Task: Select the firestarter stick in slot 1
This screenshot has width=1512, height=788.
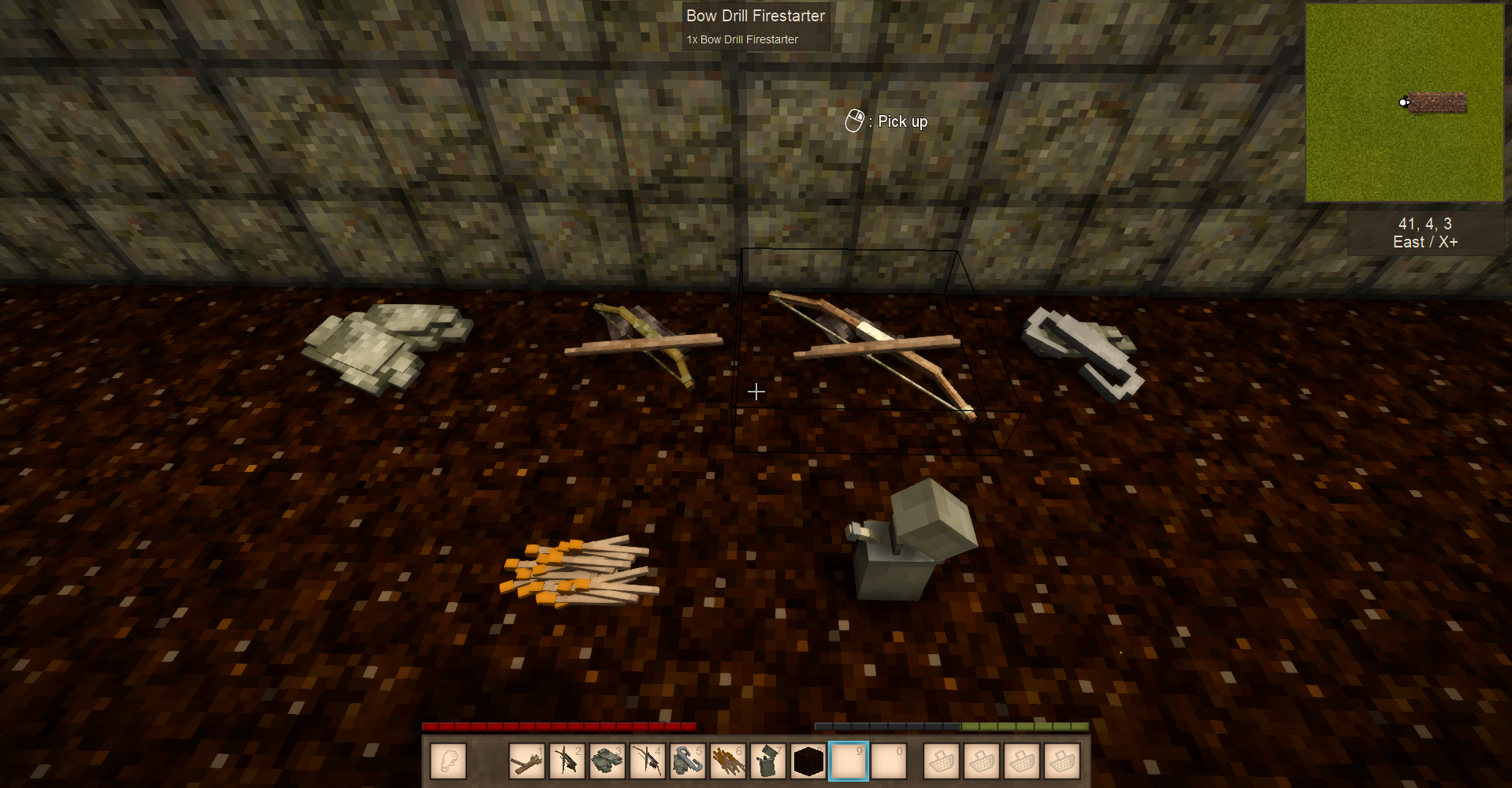Action: point(527,761)
